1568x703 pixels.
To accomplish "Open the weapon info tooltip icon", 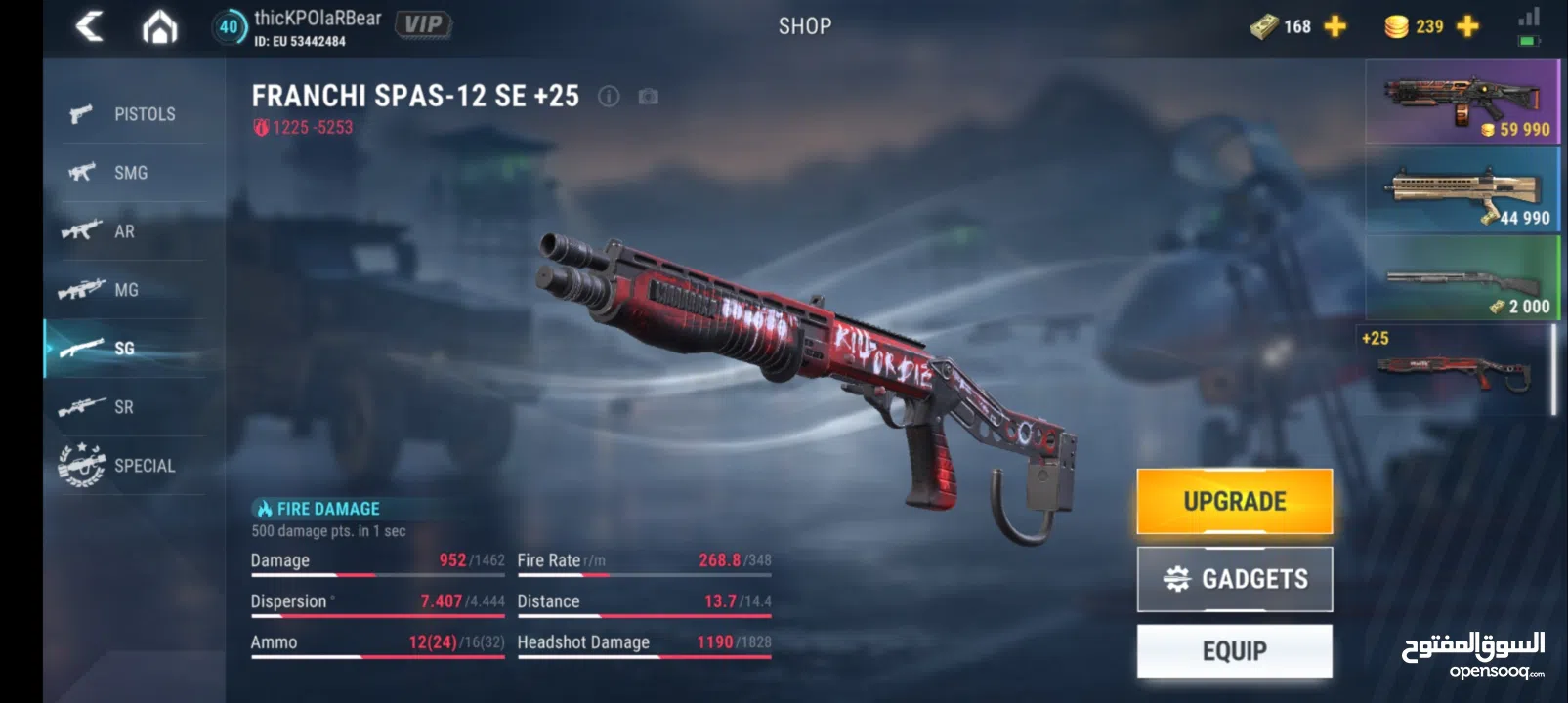I will [x=611, y=96].
